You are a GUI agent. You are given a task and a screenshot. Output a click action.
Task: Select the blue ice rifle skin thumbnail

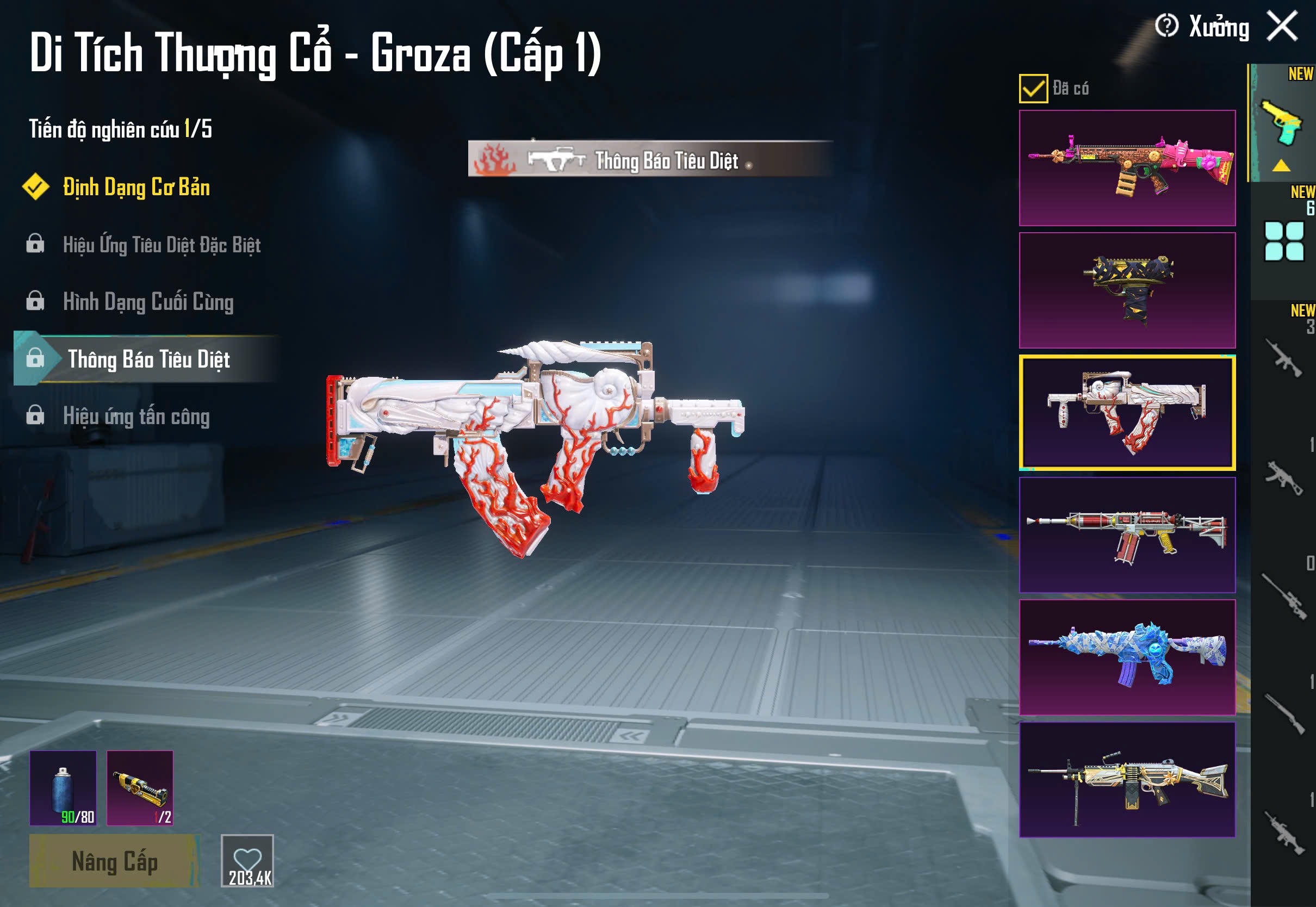[x=1127, y=657]
